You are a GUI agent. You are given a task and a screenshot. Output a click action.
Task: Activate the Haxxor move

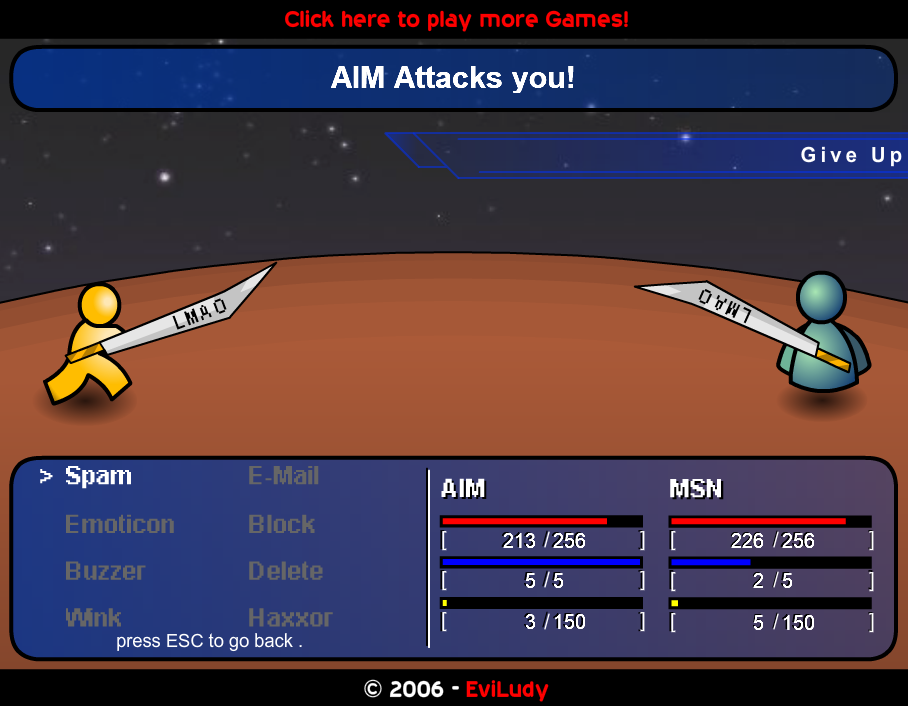point(290,617)
